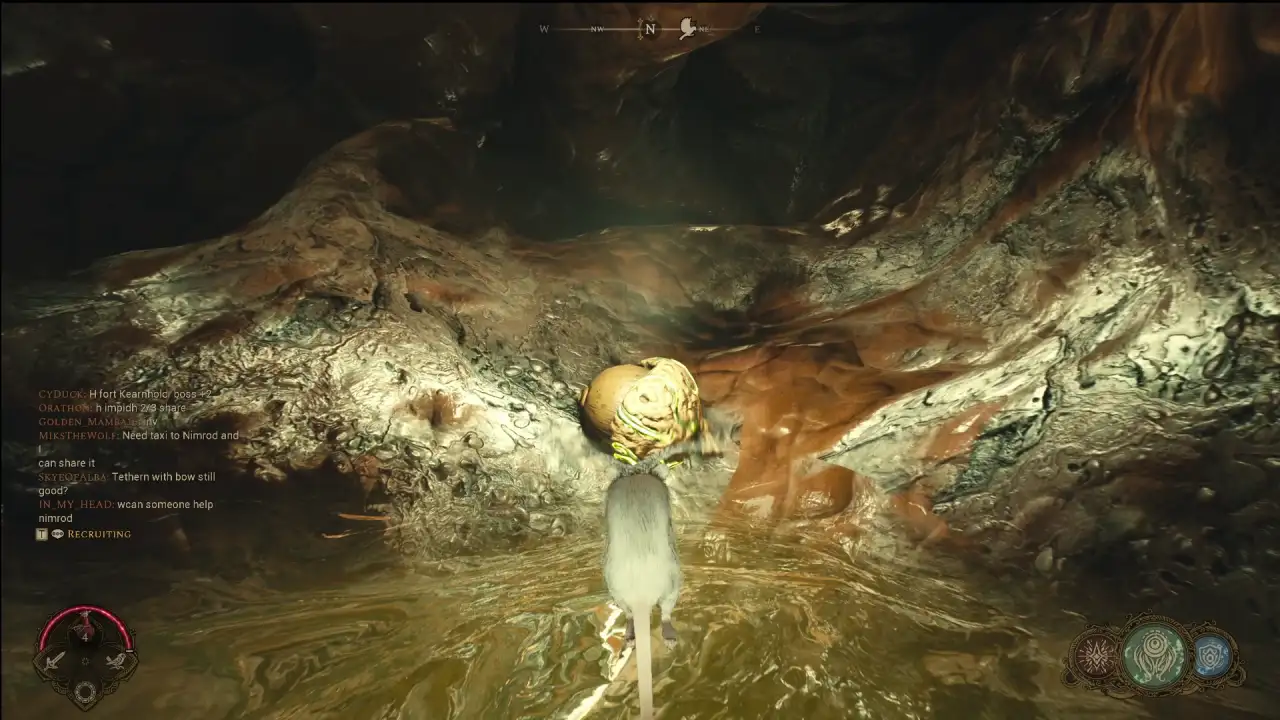Choose the sword quick slot
Image resolution: width=1280 pixels, height=720 pixels.
(x=55, y=659)
